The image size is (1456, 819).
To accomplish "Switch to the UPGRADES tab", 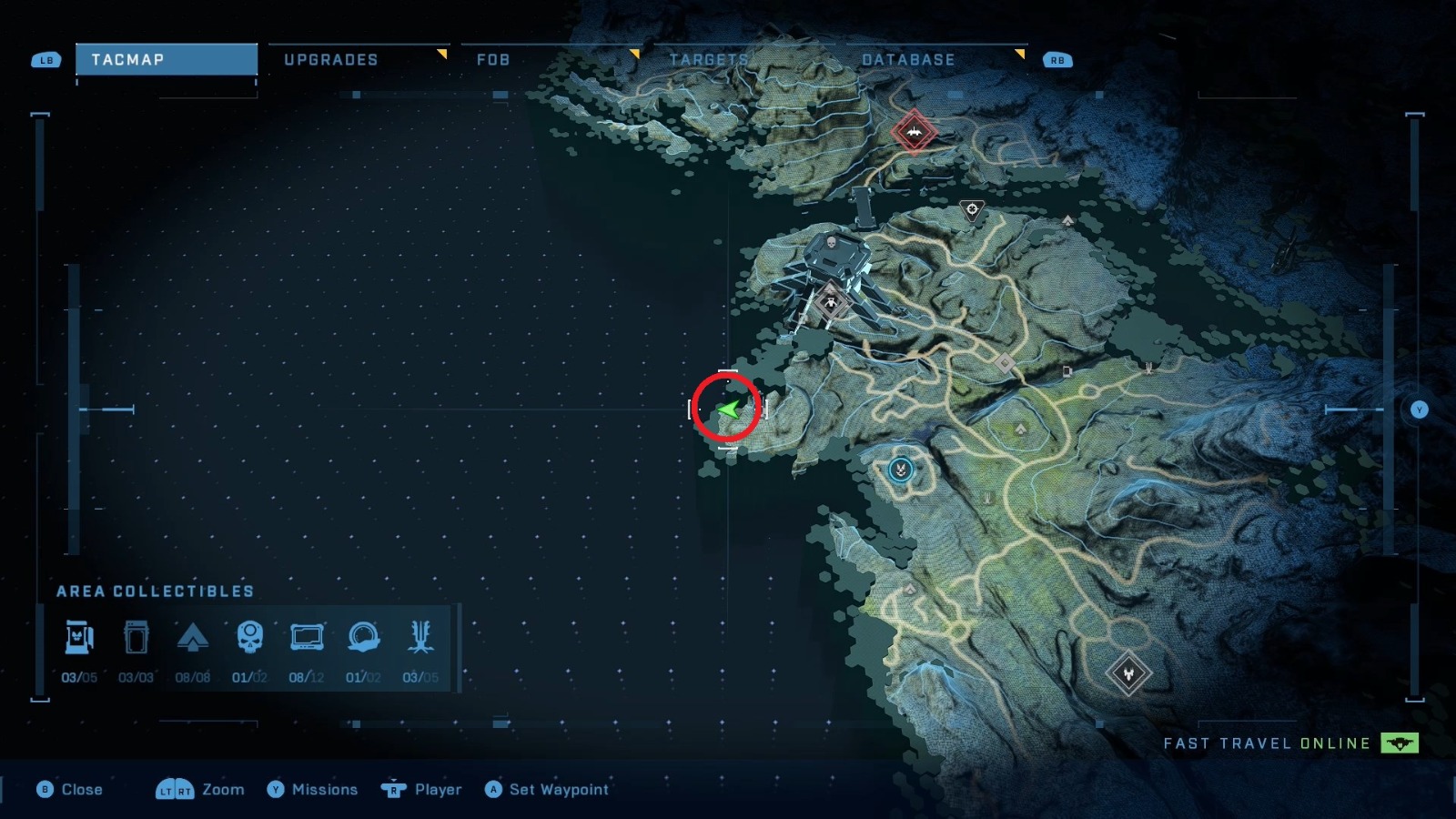I will 330,60.
